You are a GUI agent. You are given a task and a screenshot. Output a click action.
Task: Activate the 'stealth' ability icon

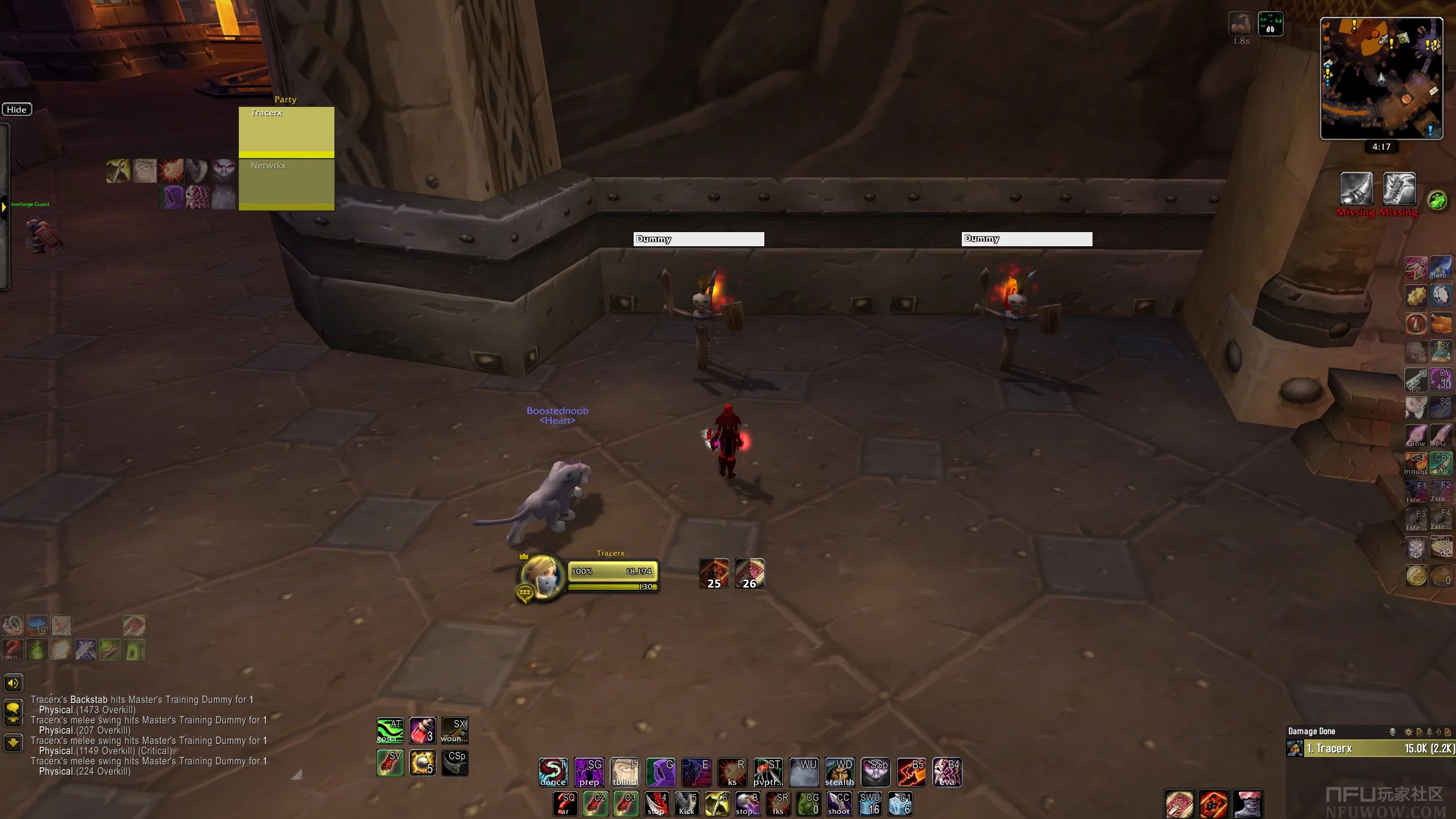839,772
